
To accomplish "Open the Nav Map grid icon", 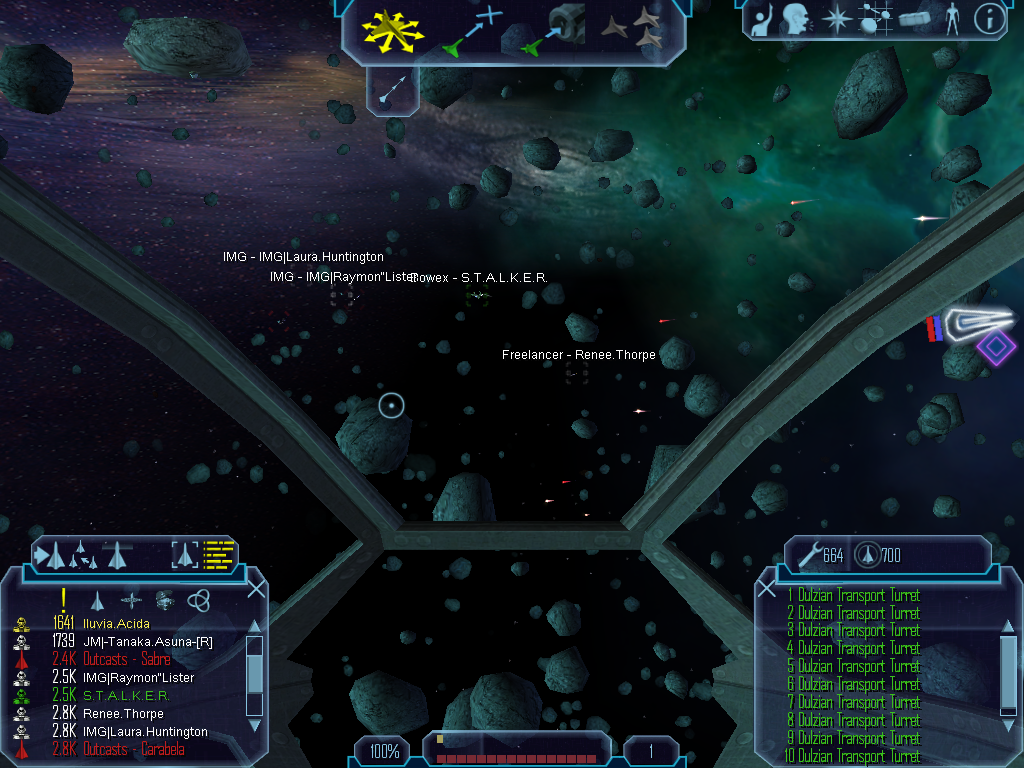I will pos(875,19).
